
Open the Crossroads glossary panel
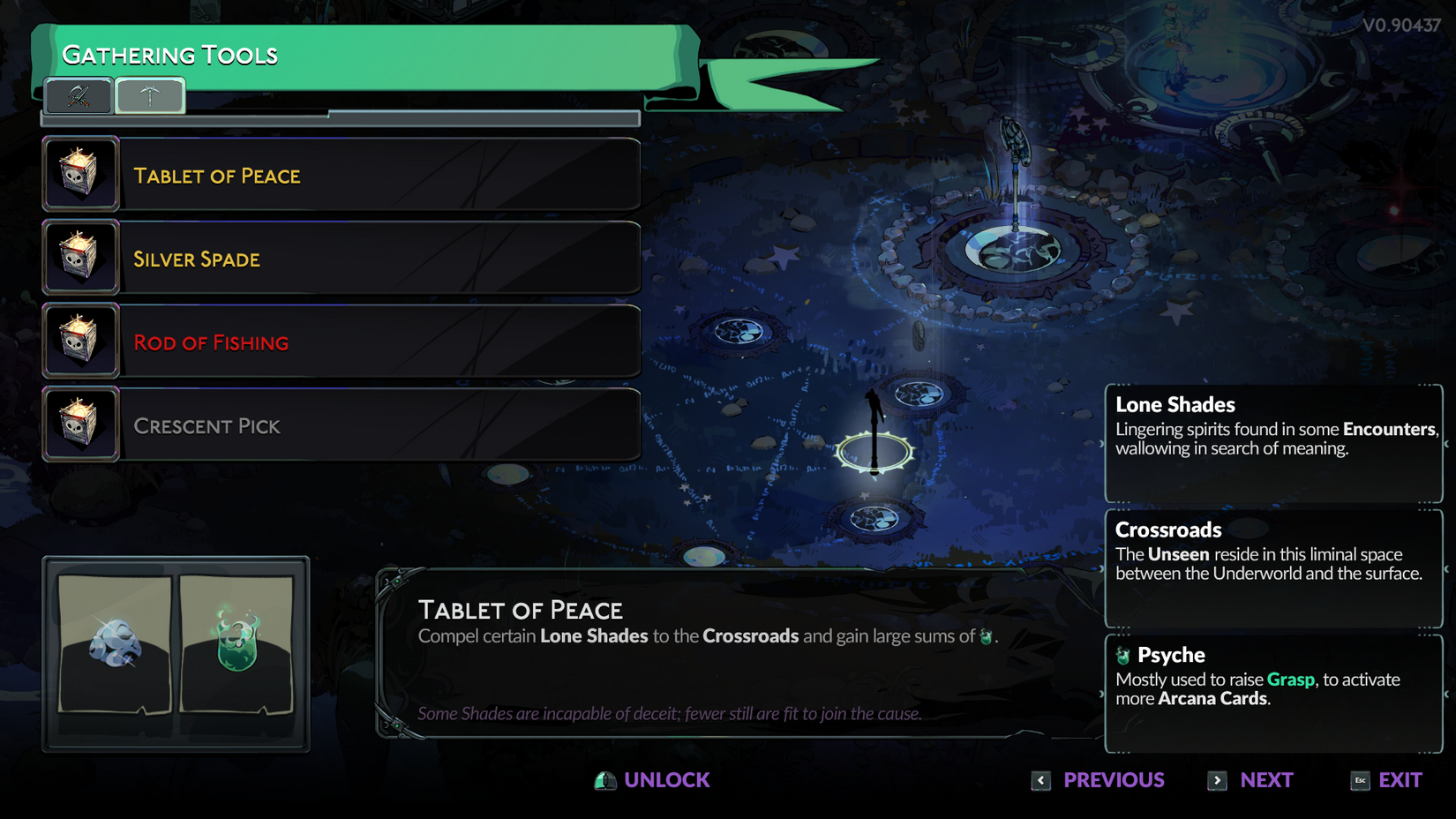1272,568
